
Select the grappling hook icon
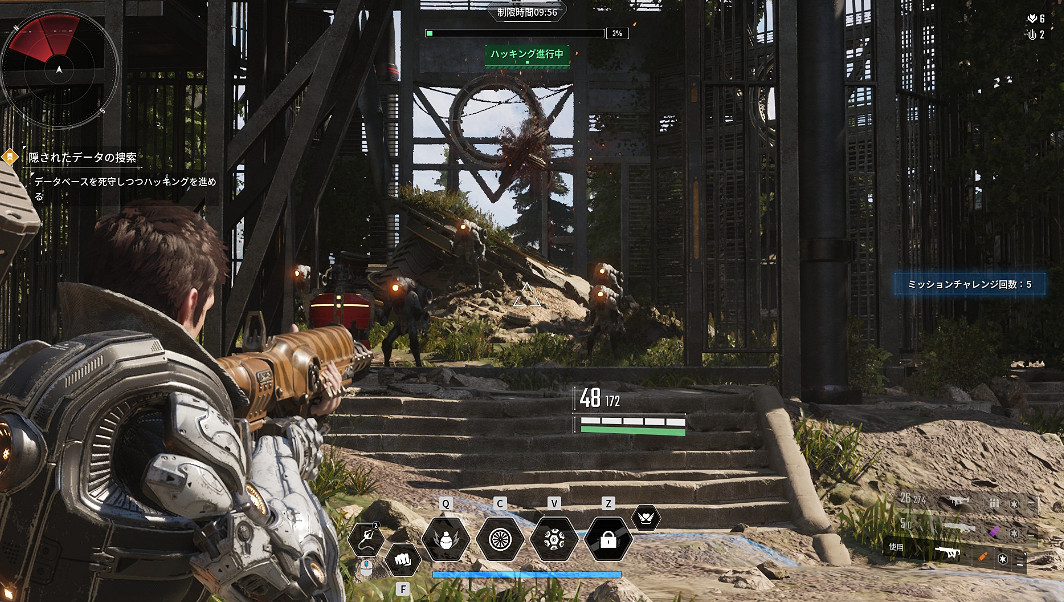coord(366,540)
